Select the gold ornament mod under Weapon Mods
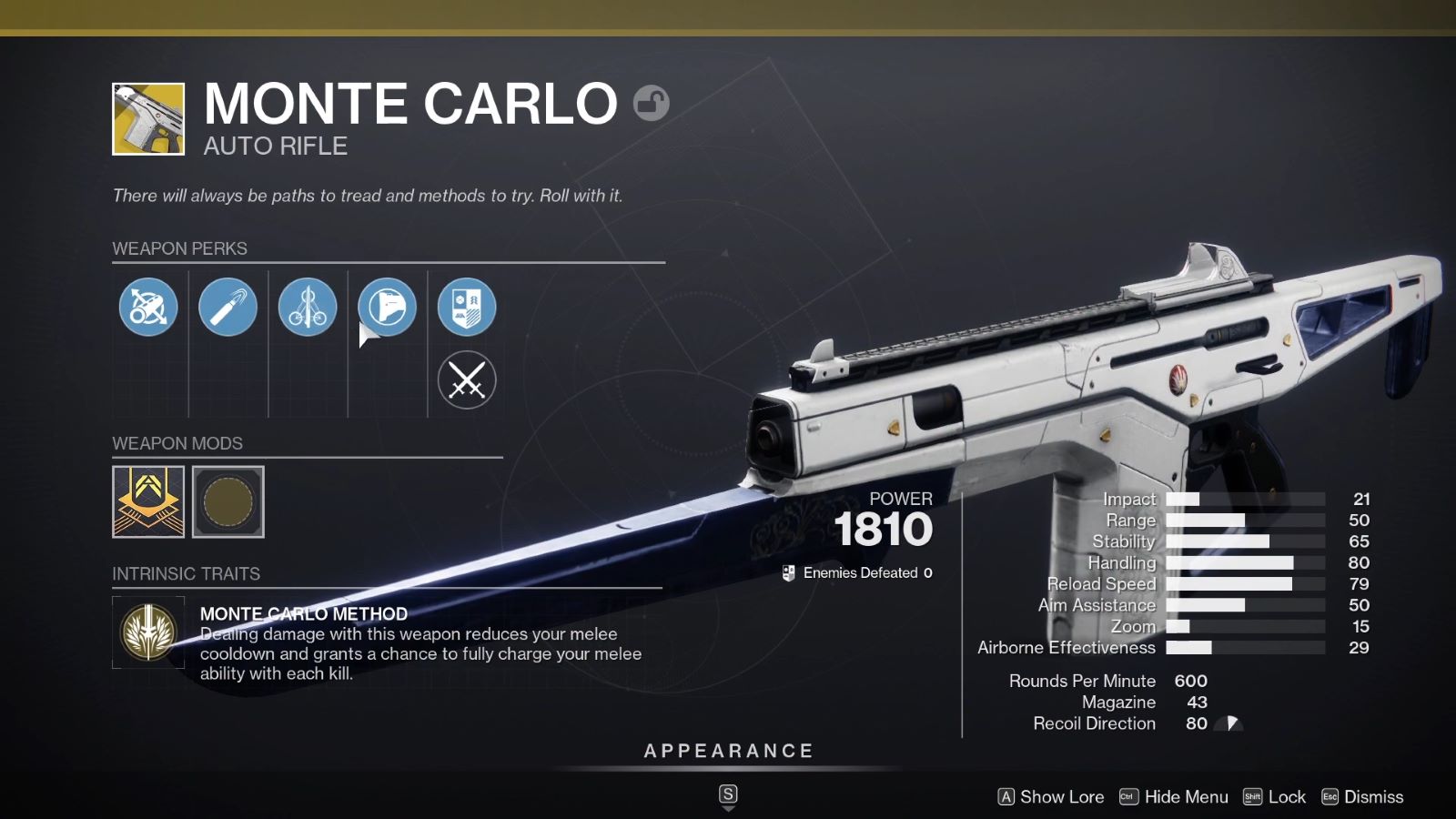 click(x=147, y=500)
